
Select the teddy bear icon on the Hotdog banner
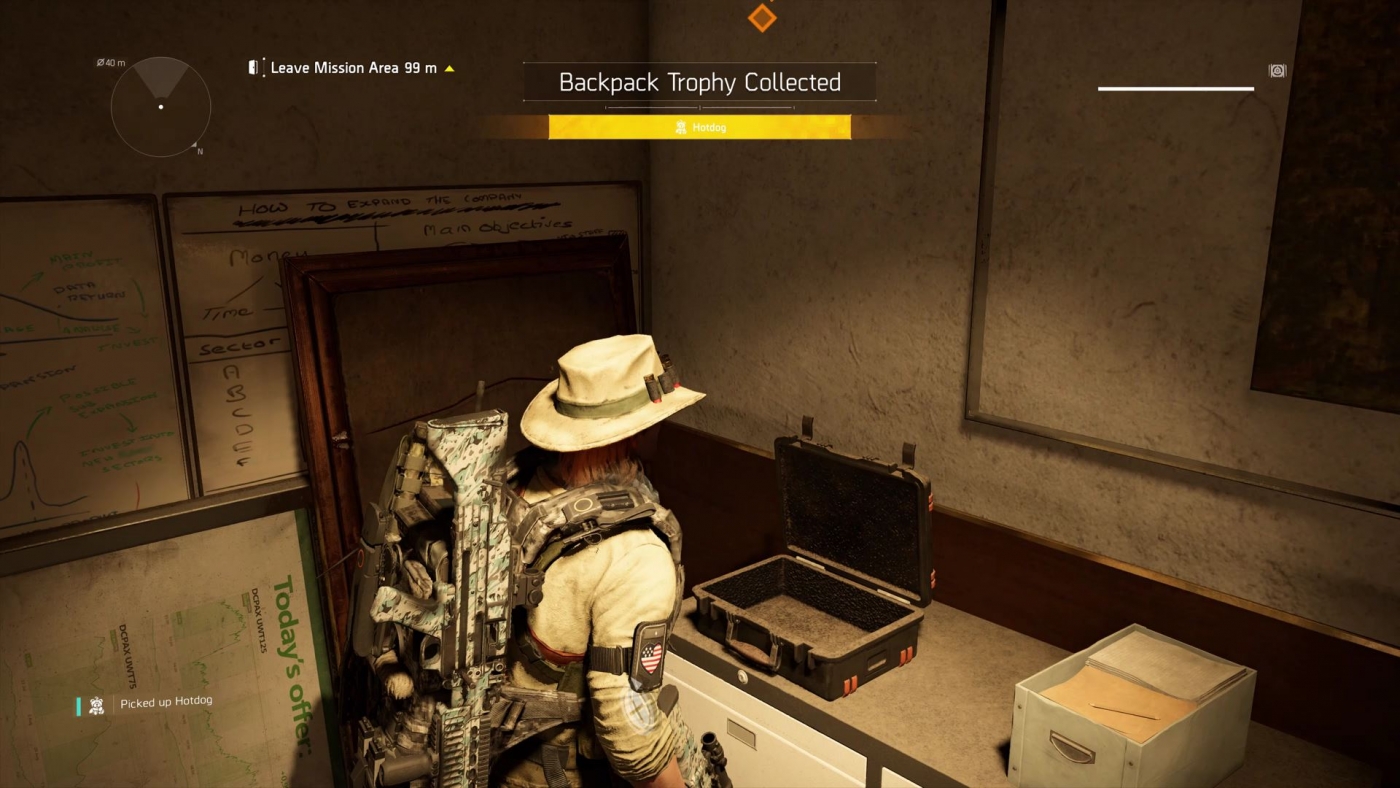click(681, 127)
